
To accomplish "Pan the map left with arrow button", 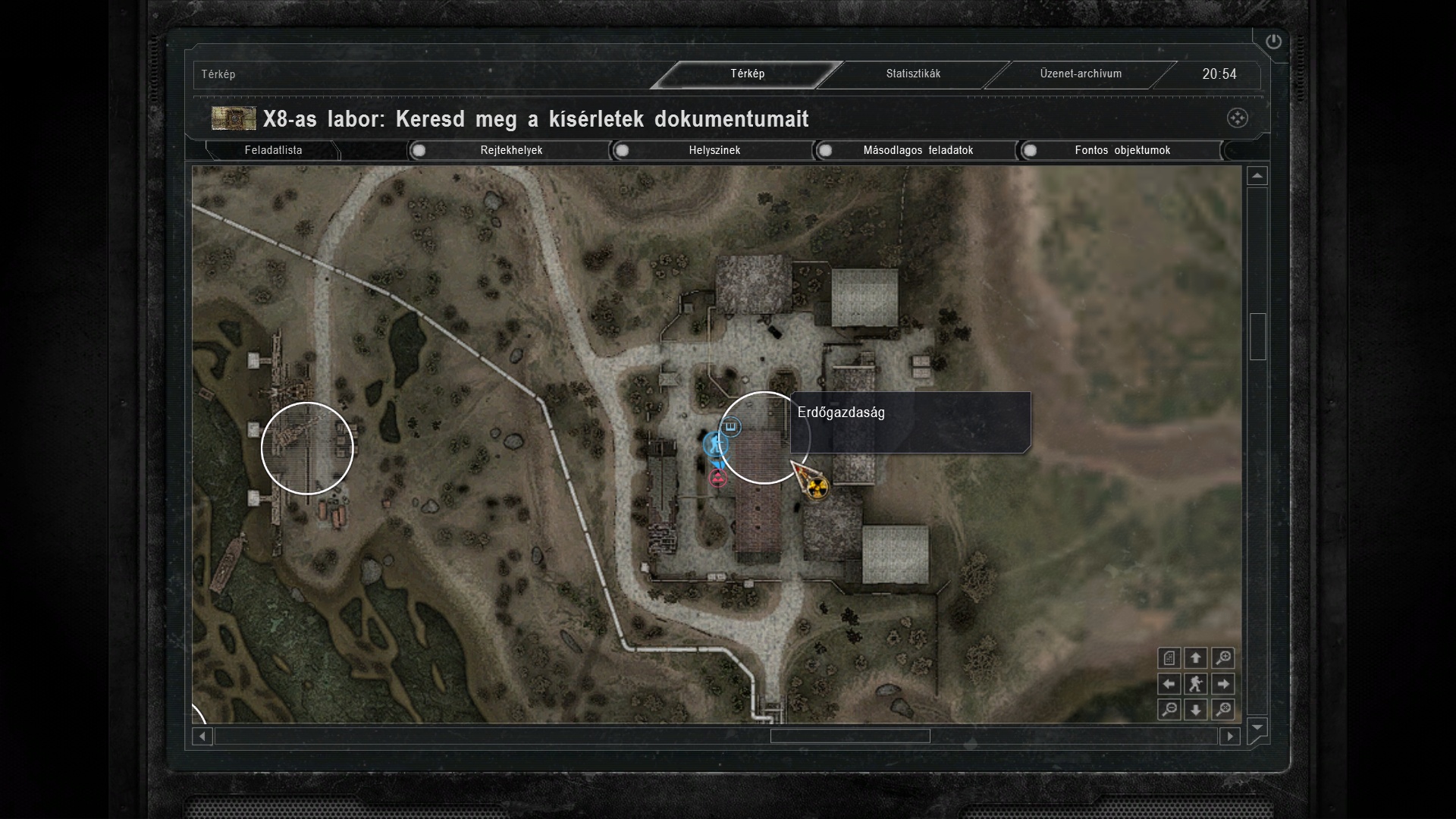I will (x=1169, y=684).
